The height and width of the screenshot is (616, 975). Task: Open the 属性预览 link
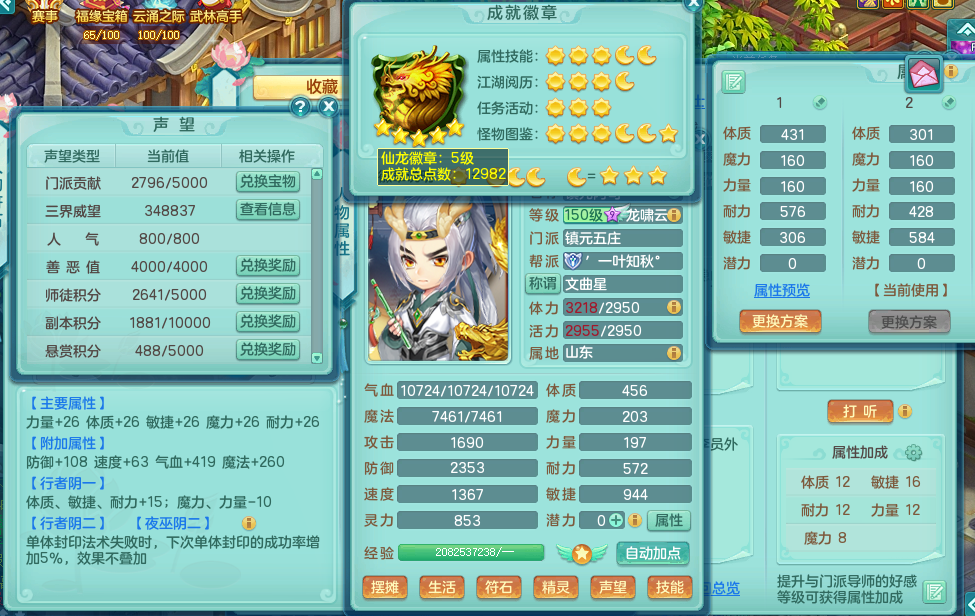tap(781, 291)
